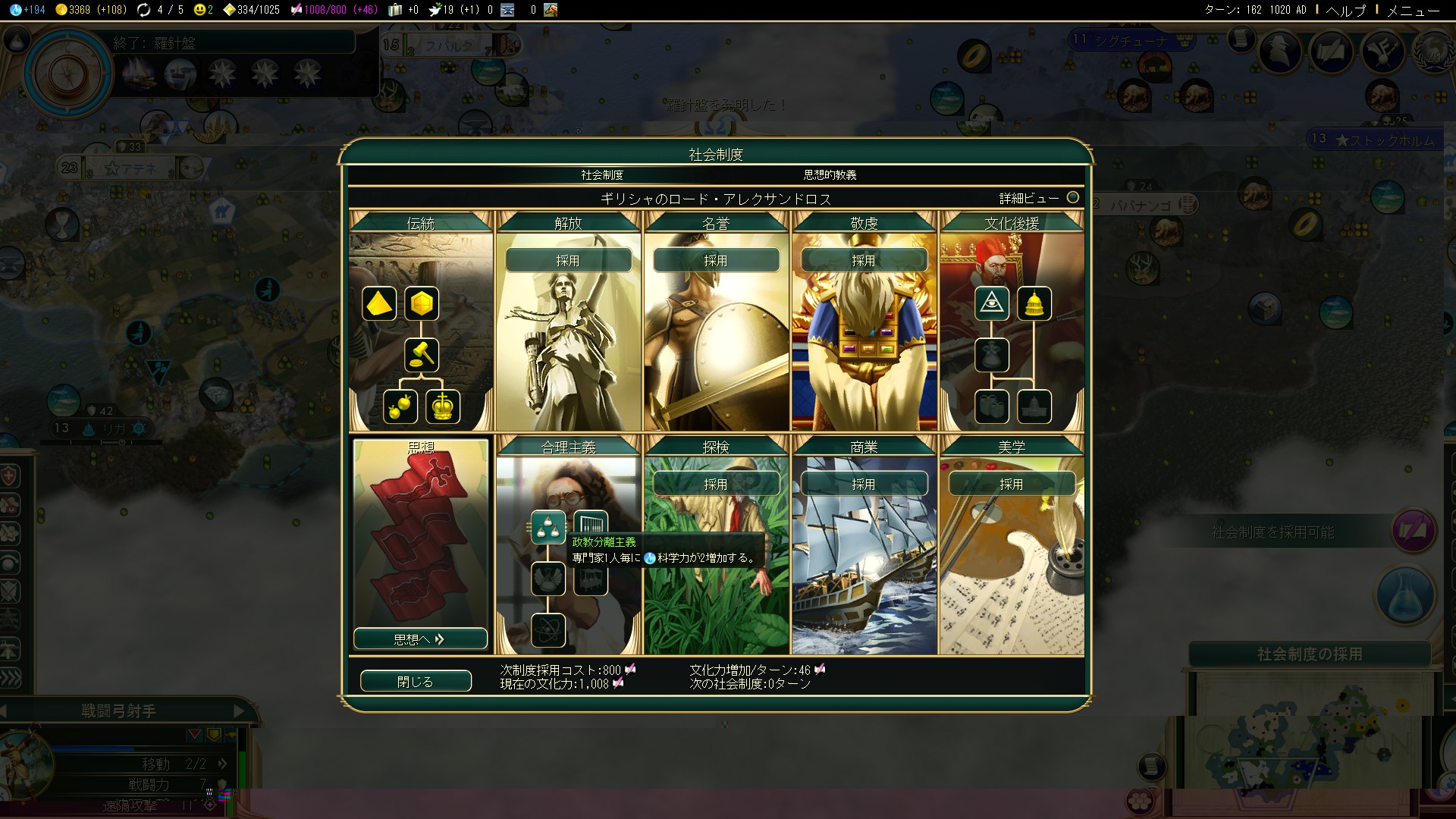Open the ヘルプ help menu
The height and width of the screenshot is (819, 1456).
[x=1346, y=10]
